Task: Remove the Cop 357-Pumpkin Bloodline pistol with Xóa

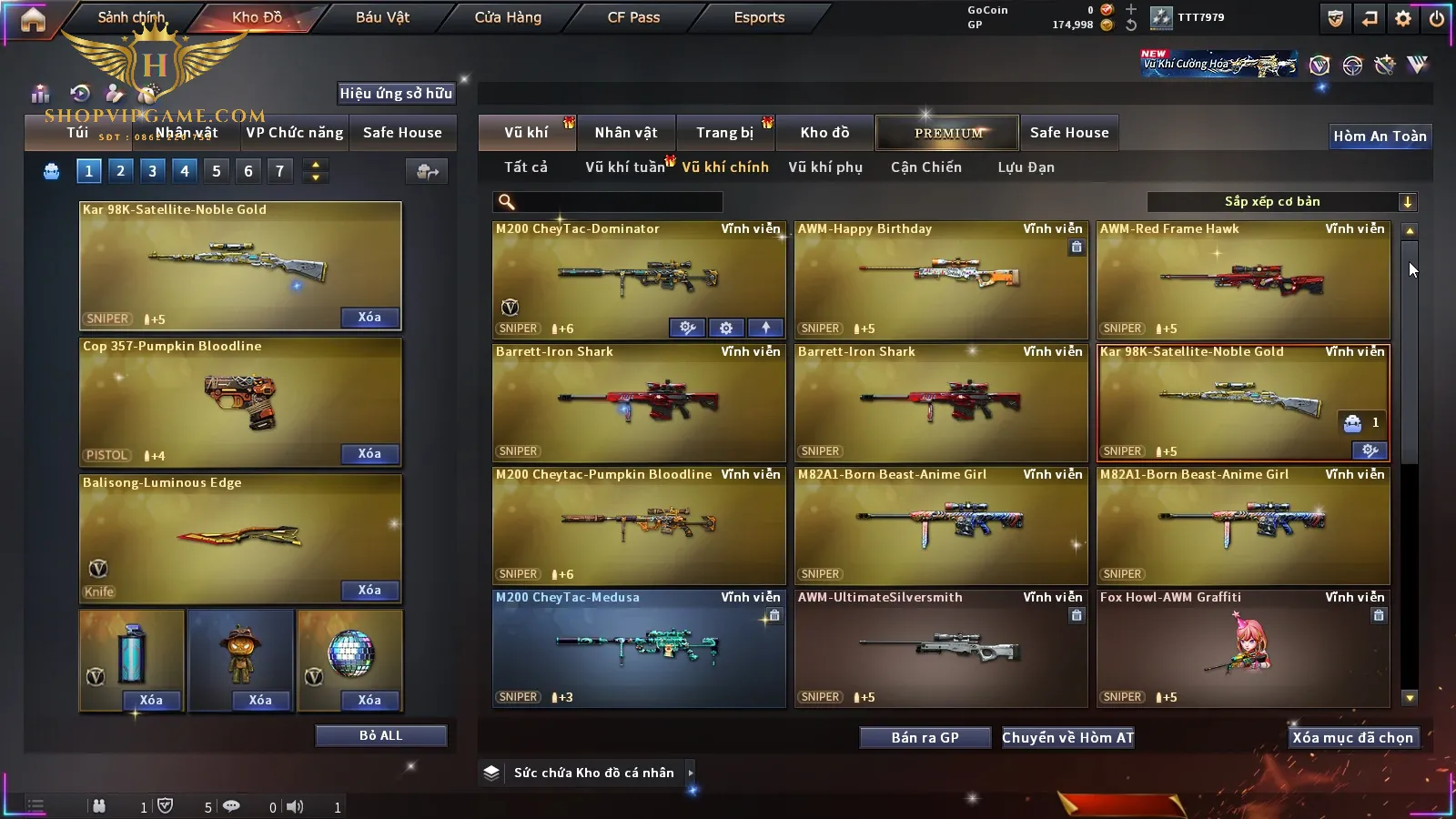Action: [369, 453]
